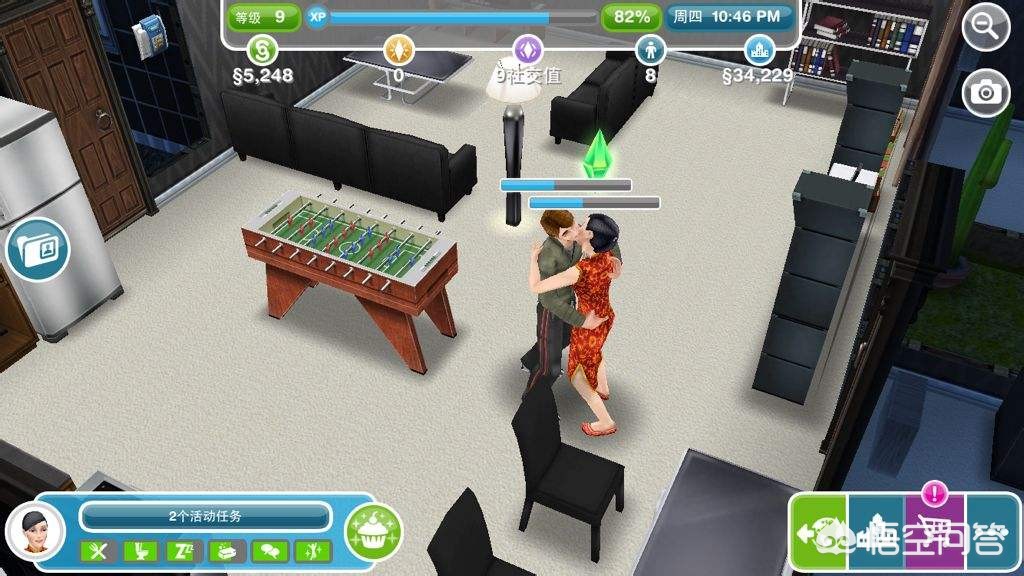Click the green arrow globe button

tap(818, 532)
